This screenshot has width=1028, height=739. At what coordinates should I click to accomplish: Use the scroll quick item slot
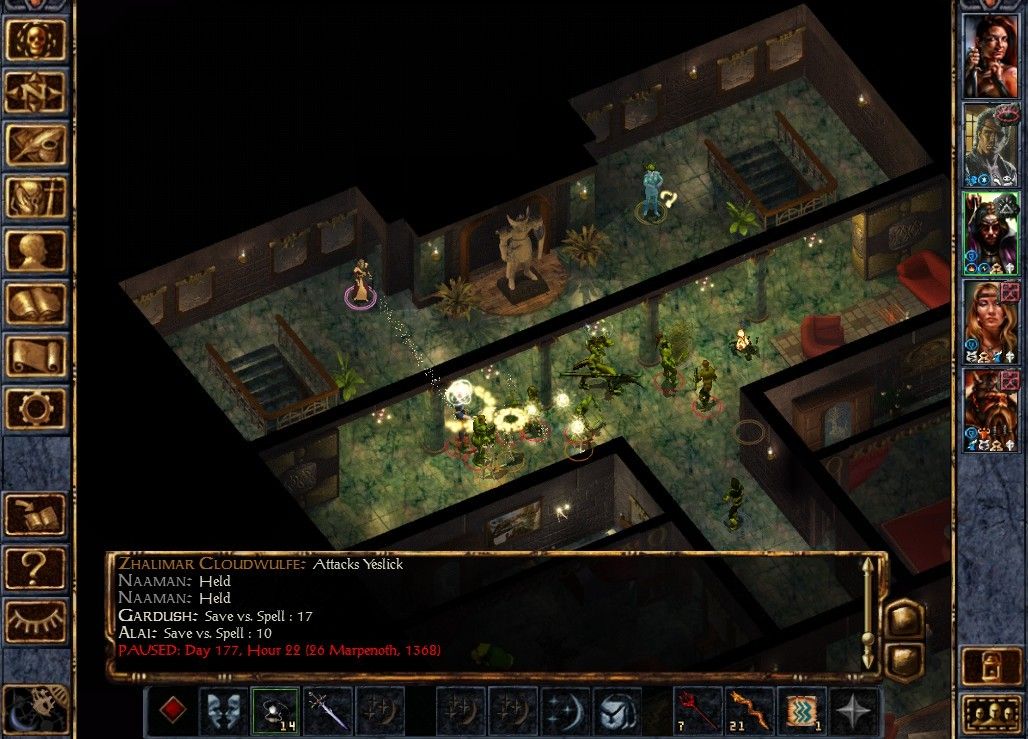(x=804, y=711)
